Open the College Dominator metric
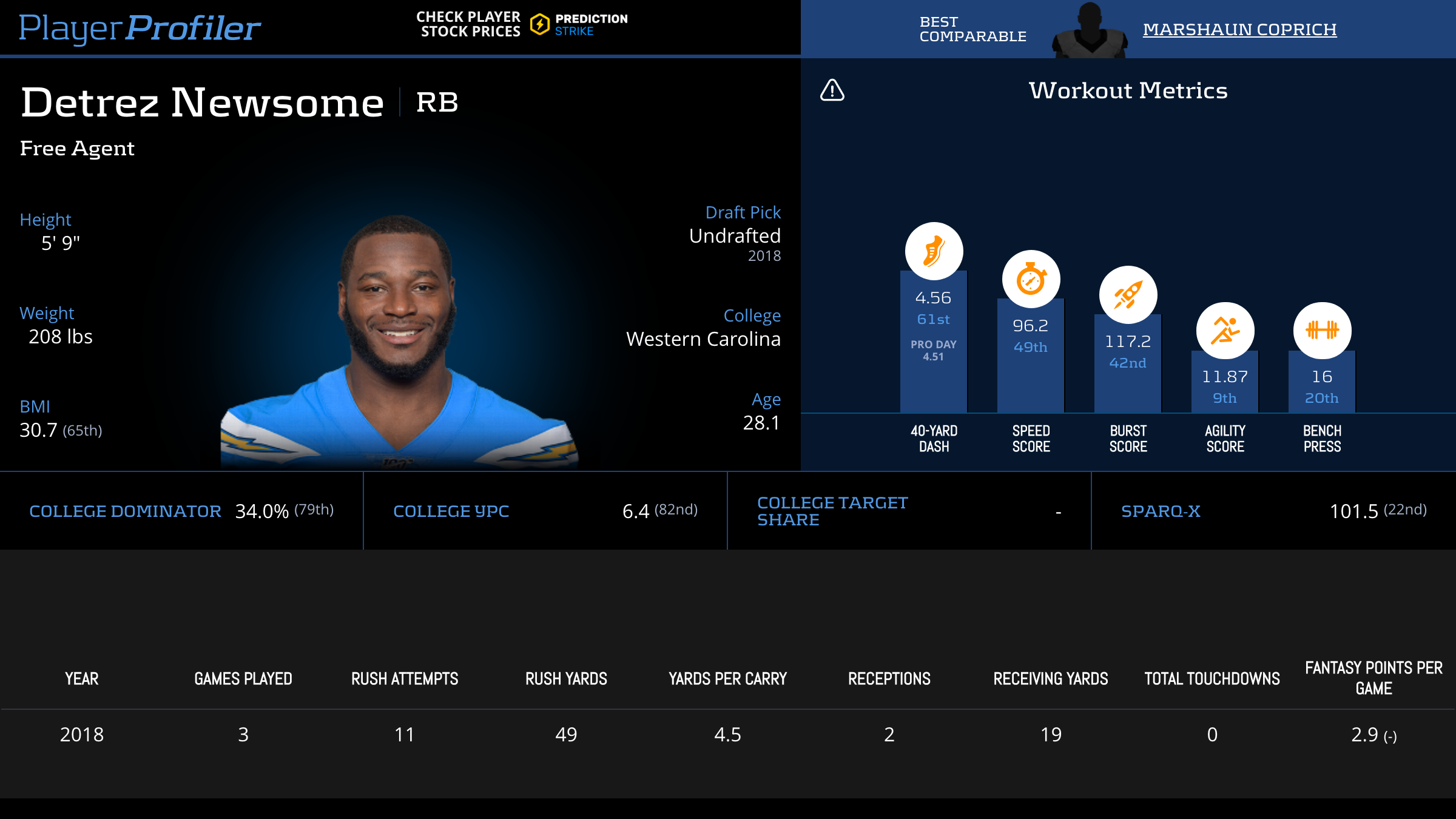Viewport: 1456px width, 819px height. tap(125, 511)
